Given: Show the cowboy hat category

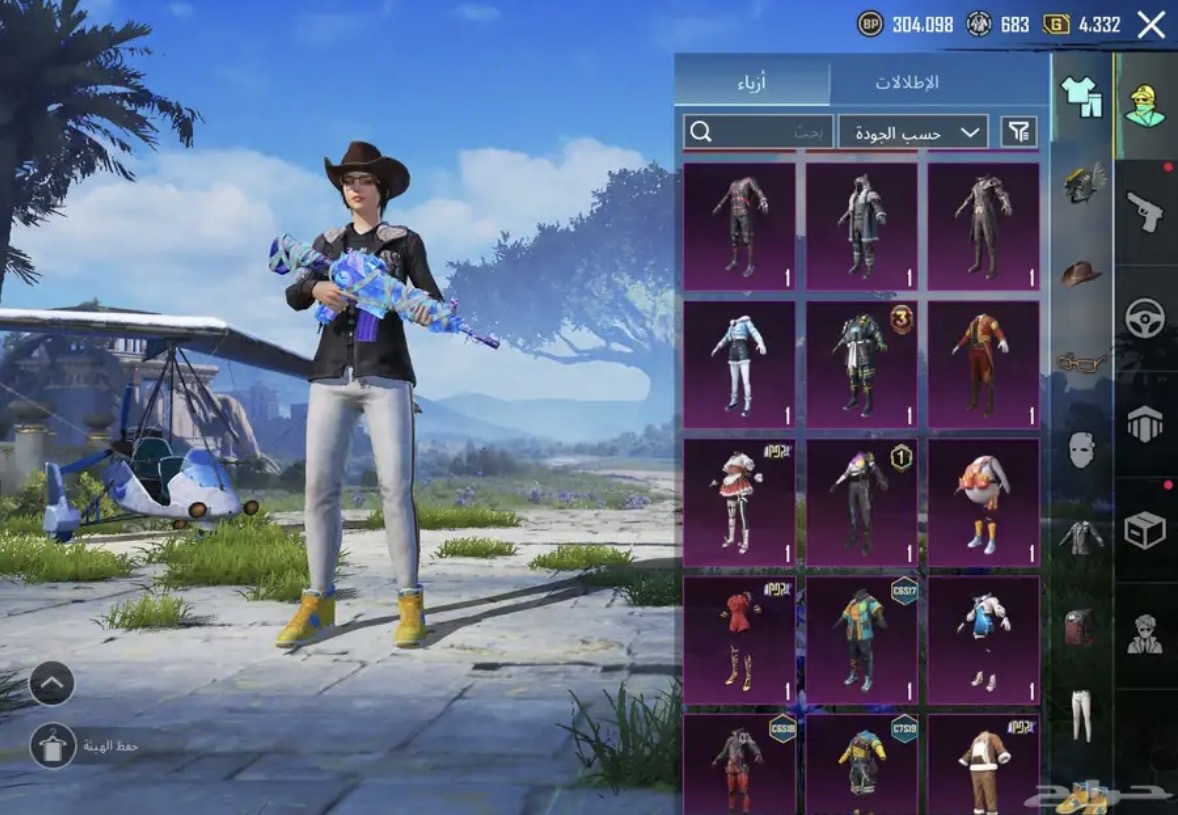Looking at the screenshot, I should click(1080, 273).
